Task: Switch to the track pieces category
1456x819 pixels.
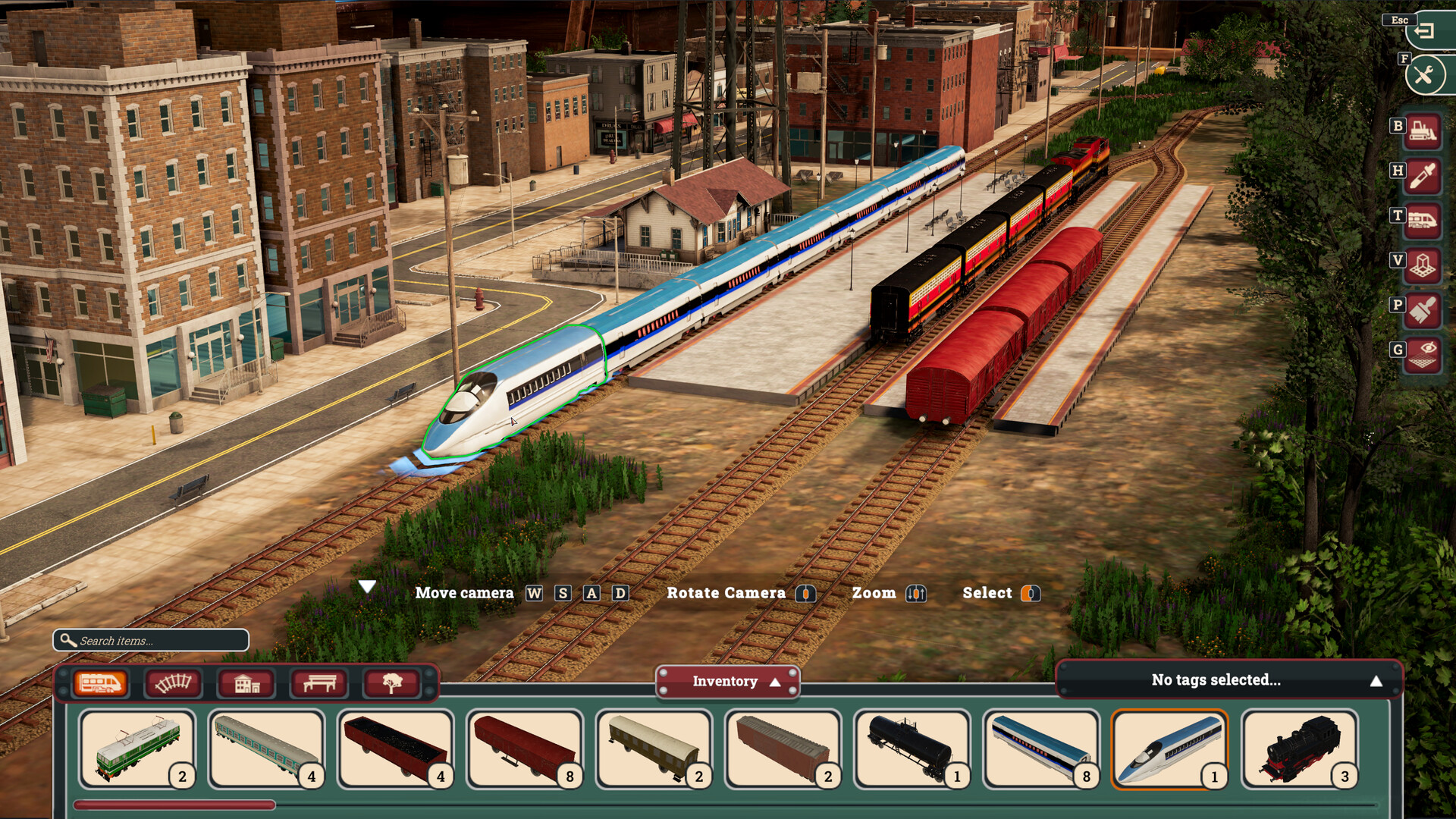Action: (x=174, y=683)
